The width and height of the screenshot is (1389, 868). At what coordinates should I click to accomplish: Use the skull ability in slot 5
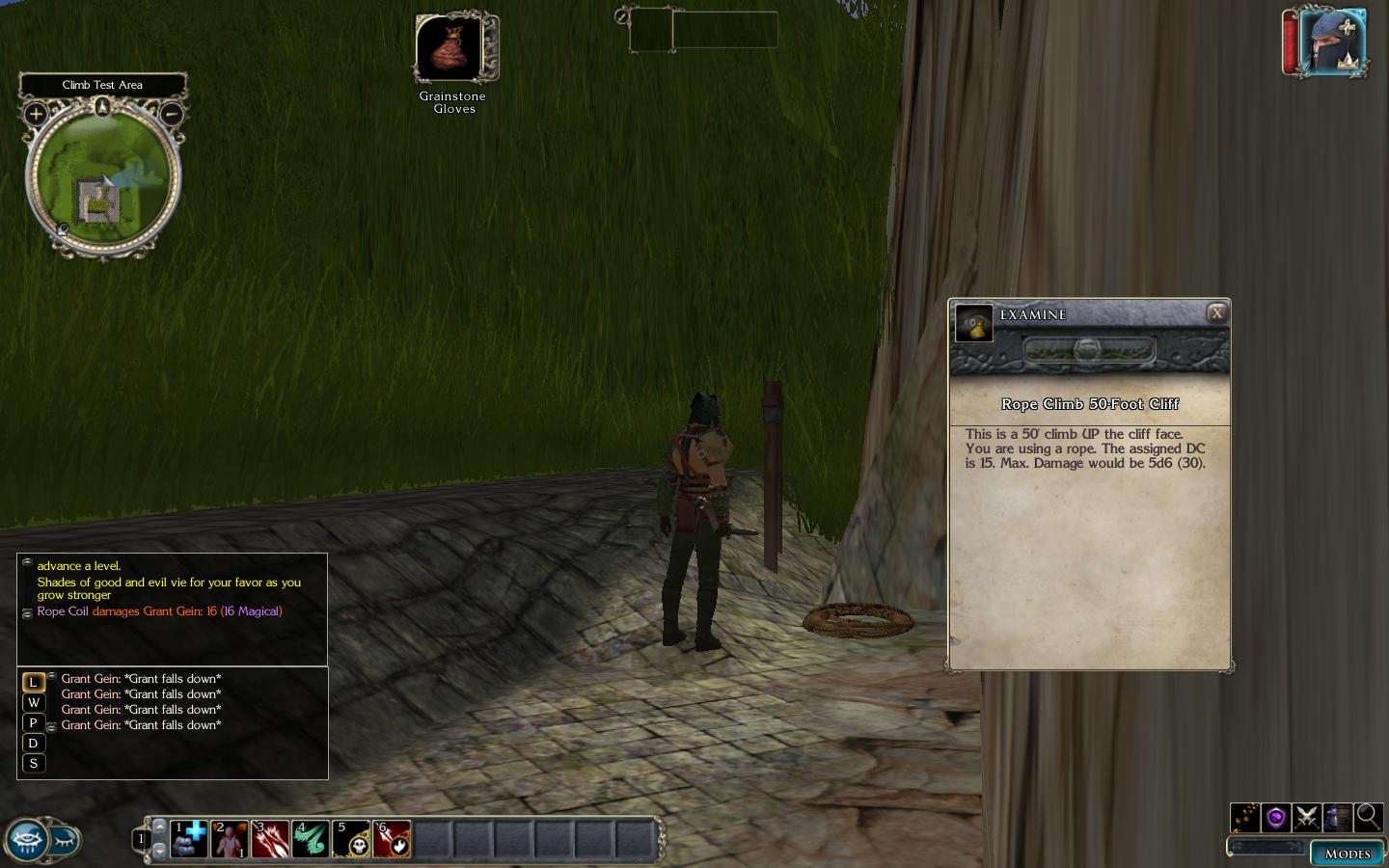tap(351, 839)
